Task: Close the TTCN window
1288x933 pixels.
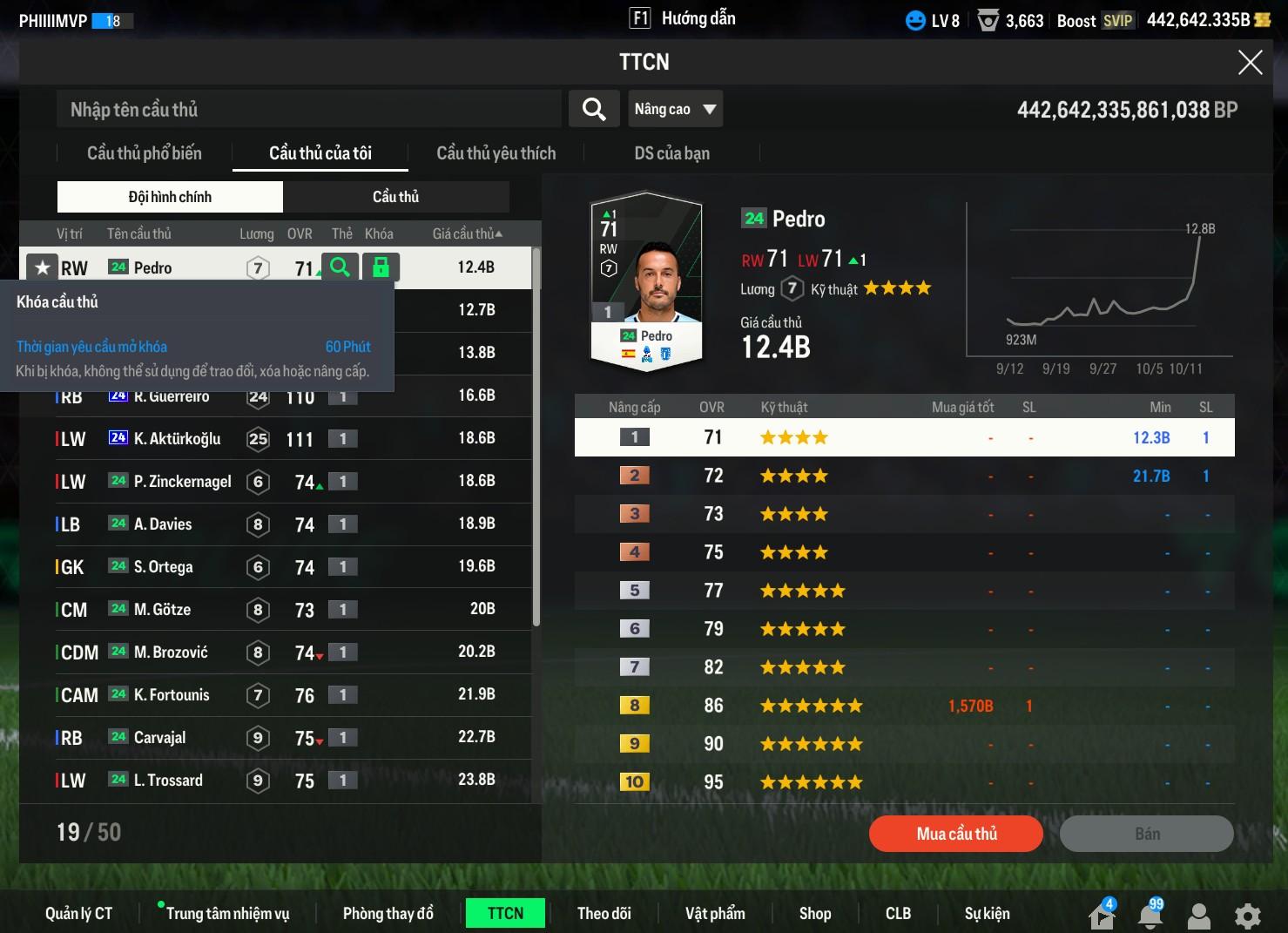Action: (x=1250, y=63)
